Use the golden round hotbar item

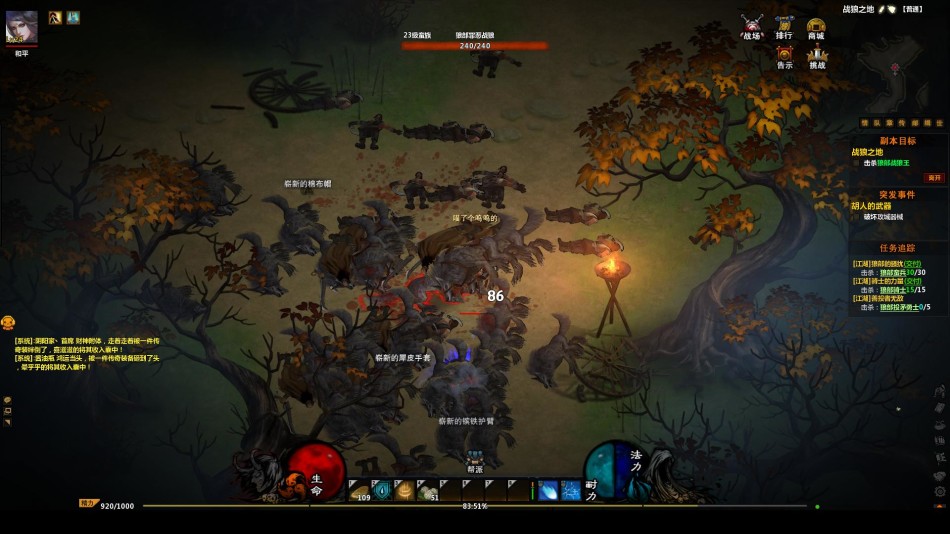(x=406, y=490)
